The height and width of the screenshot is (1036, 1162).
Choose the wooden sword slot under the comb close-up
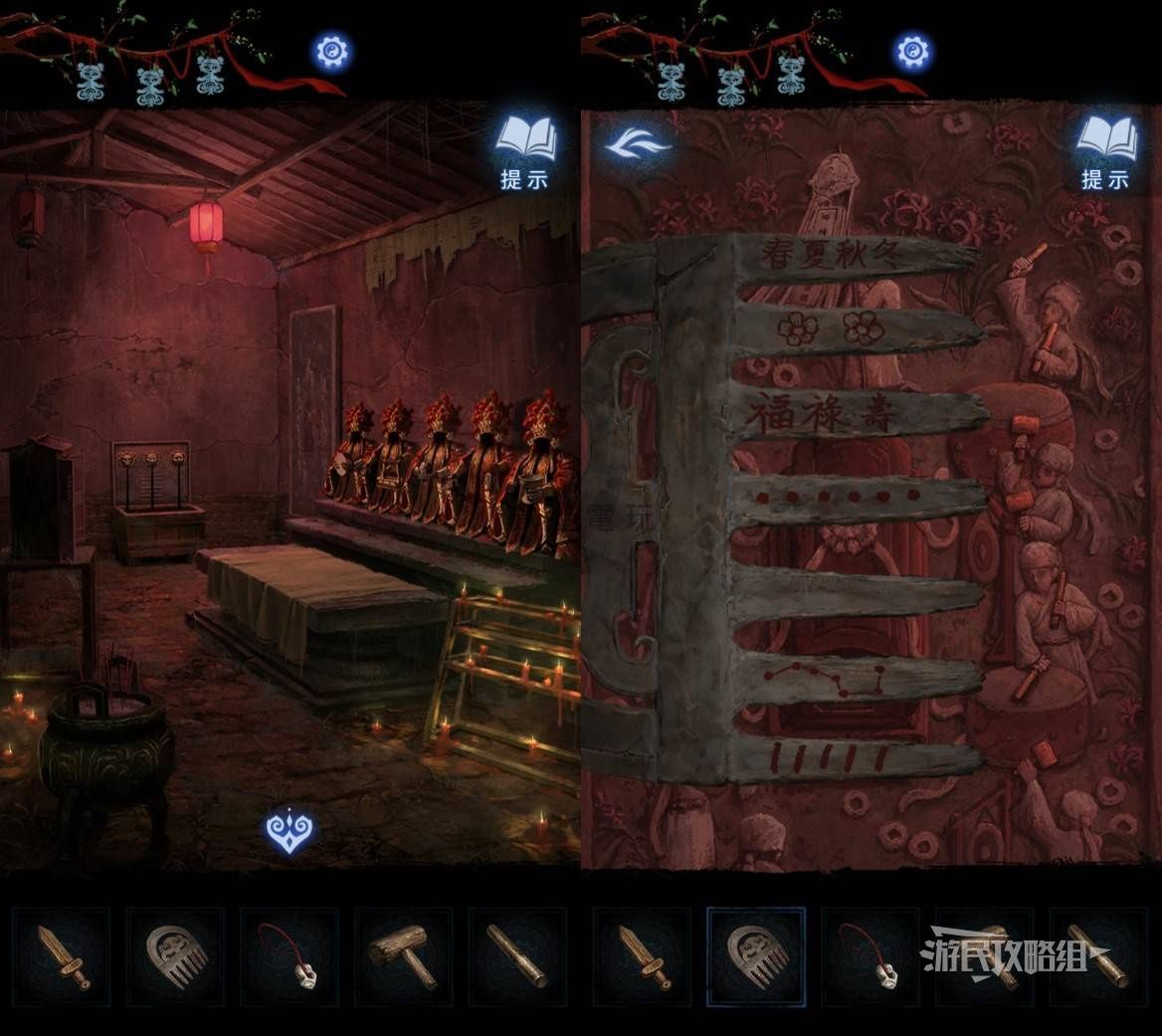click(x=643, y=955)
